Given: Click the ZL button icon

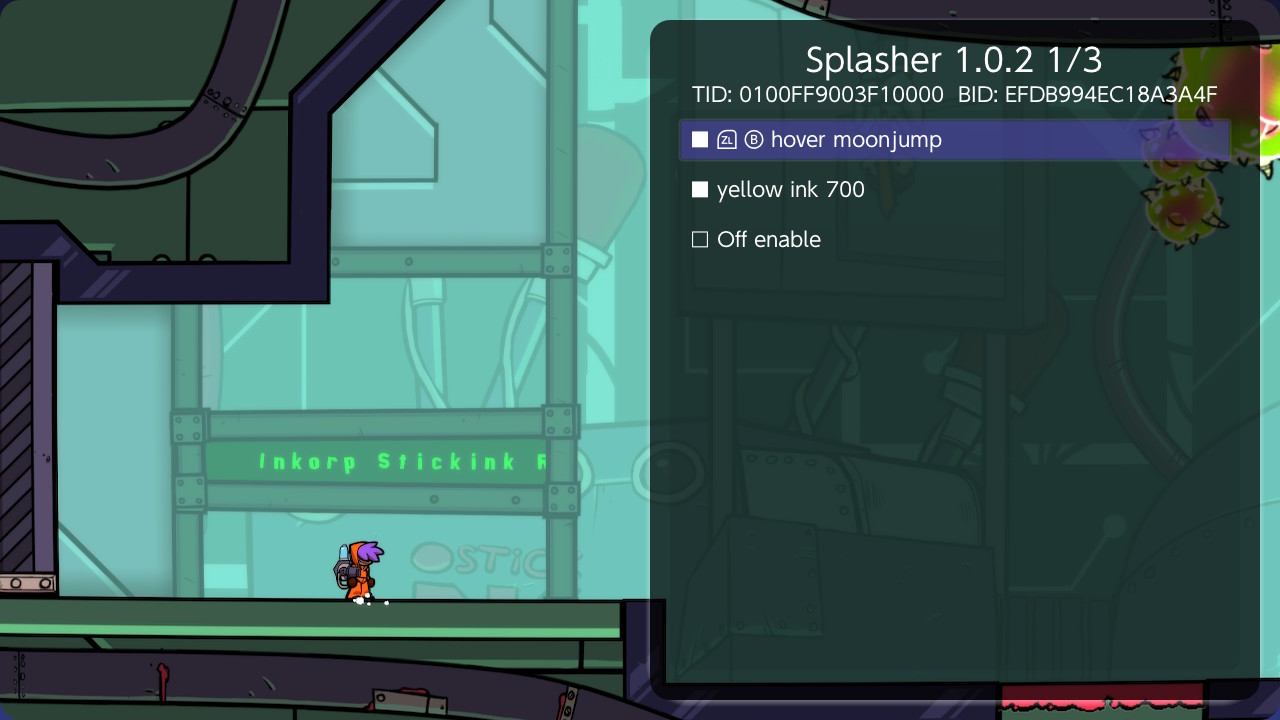Looking at the screenshot, I should tap(726, 139).
